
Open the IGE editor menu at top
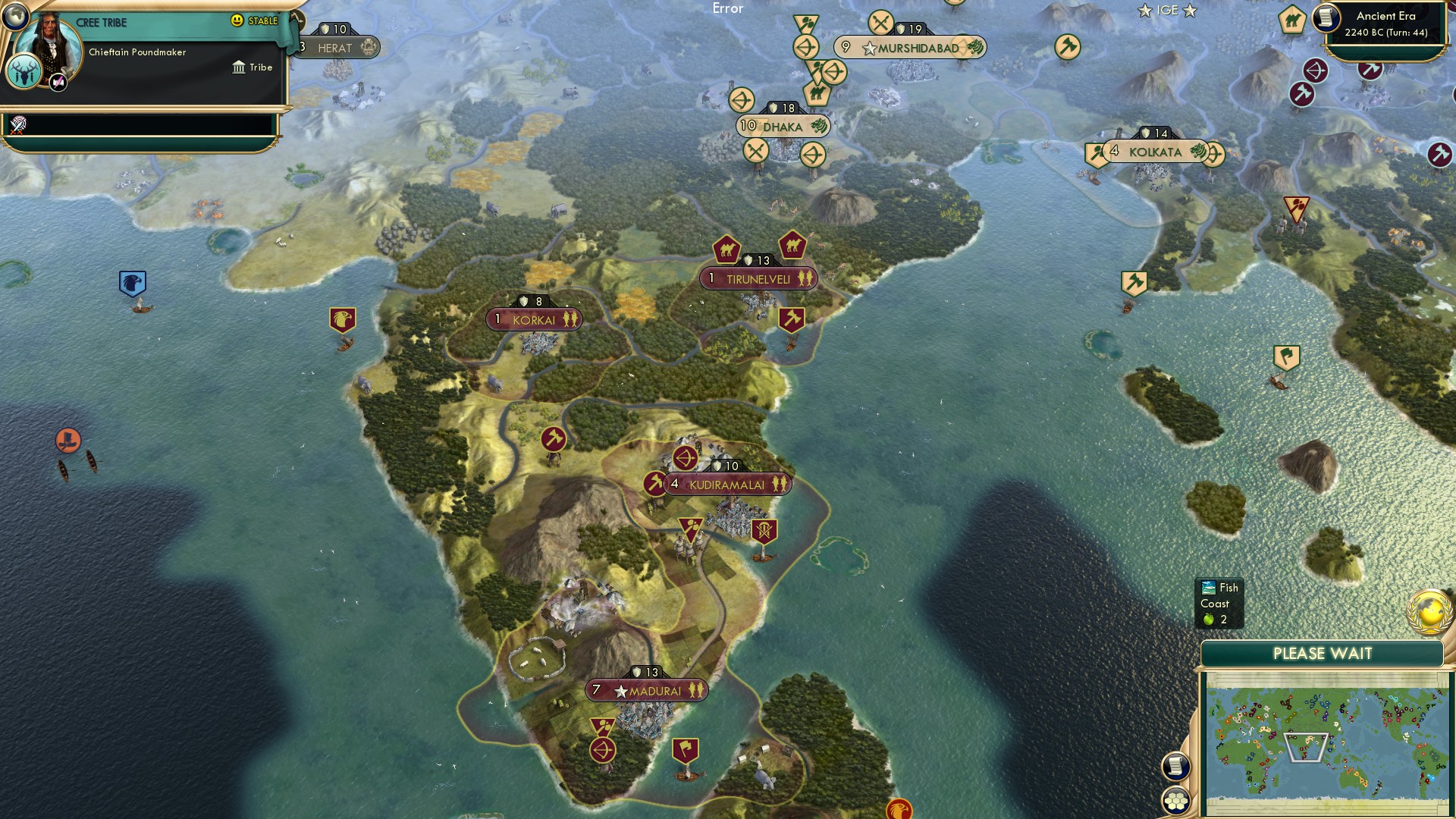1169,11
